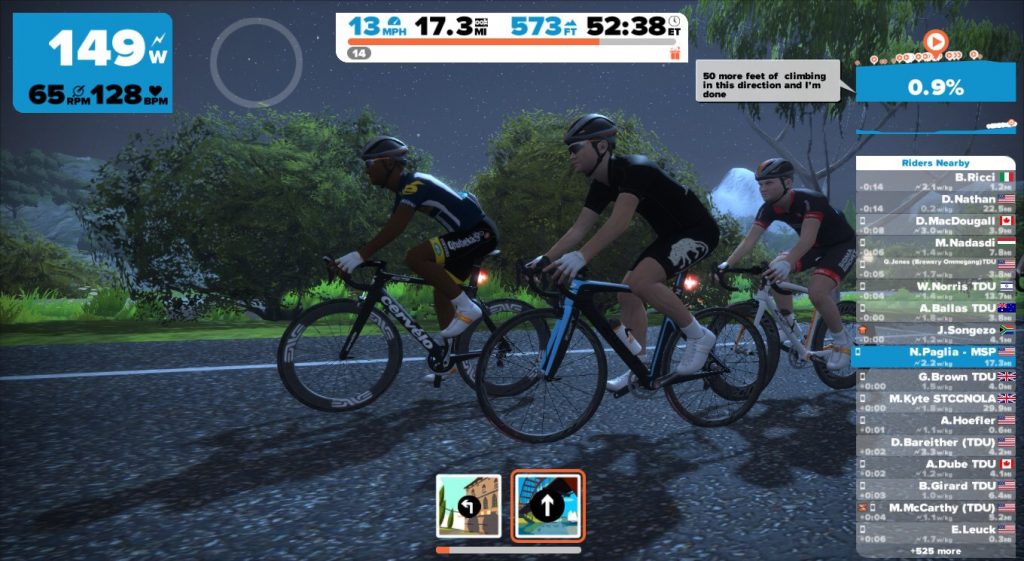This screenshot has height=561, width=1024.
Task: Click the 0.9% gradient elevation panel
Action: coord(935,87)
